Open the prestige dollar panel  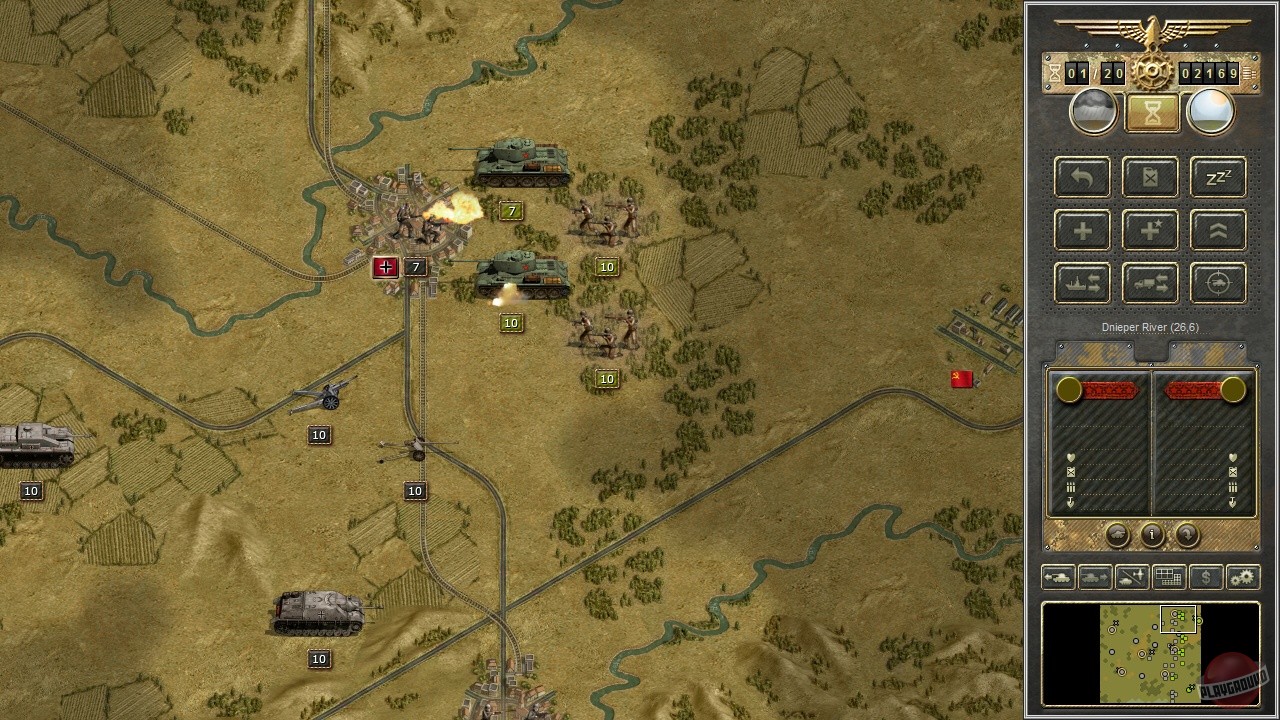pos(1204,577)
